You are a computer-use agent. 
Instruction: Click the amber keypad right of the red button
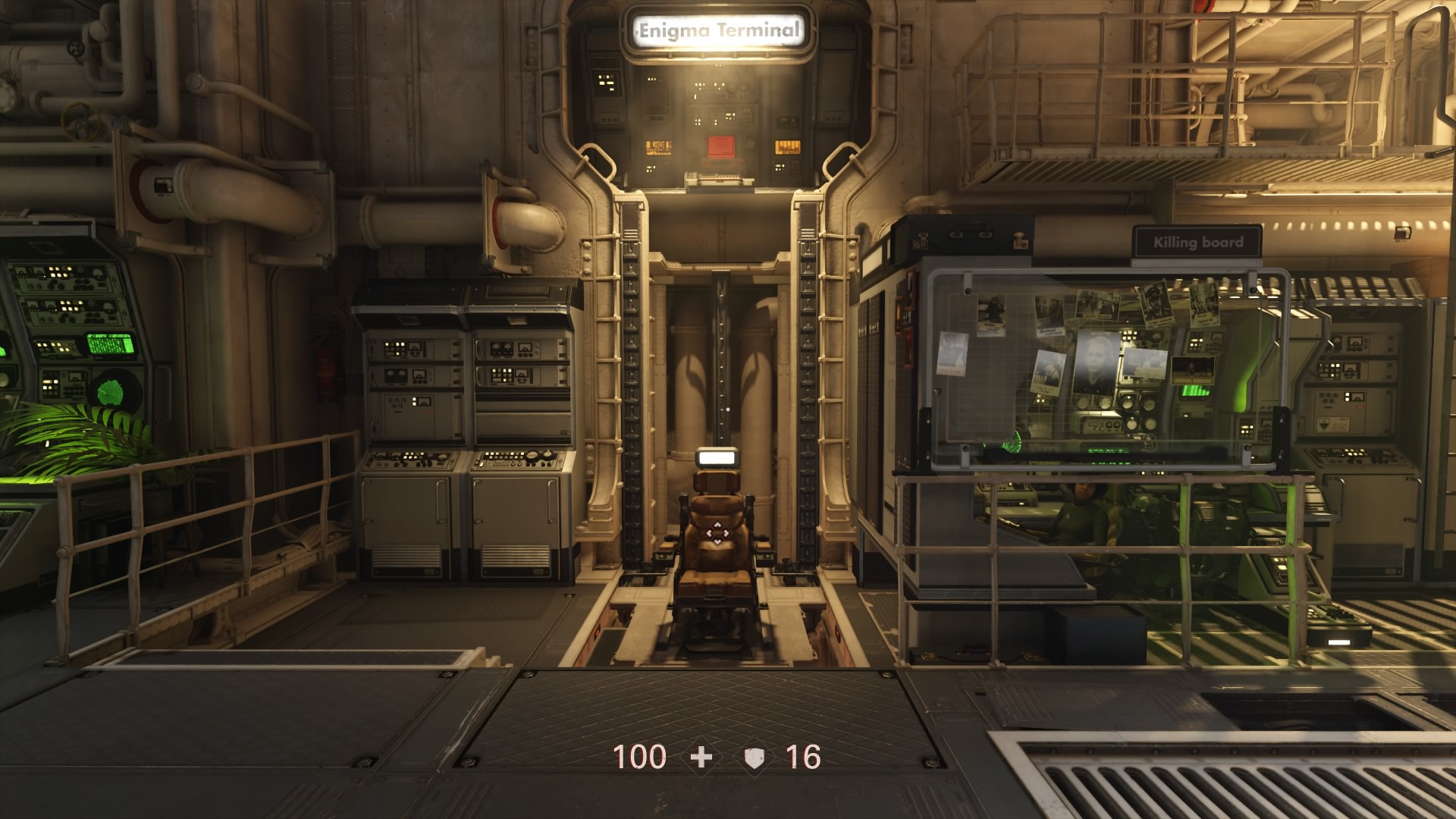pyautogui.click(x=788, y=148)
